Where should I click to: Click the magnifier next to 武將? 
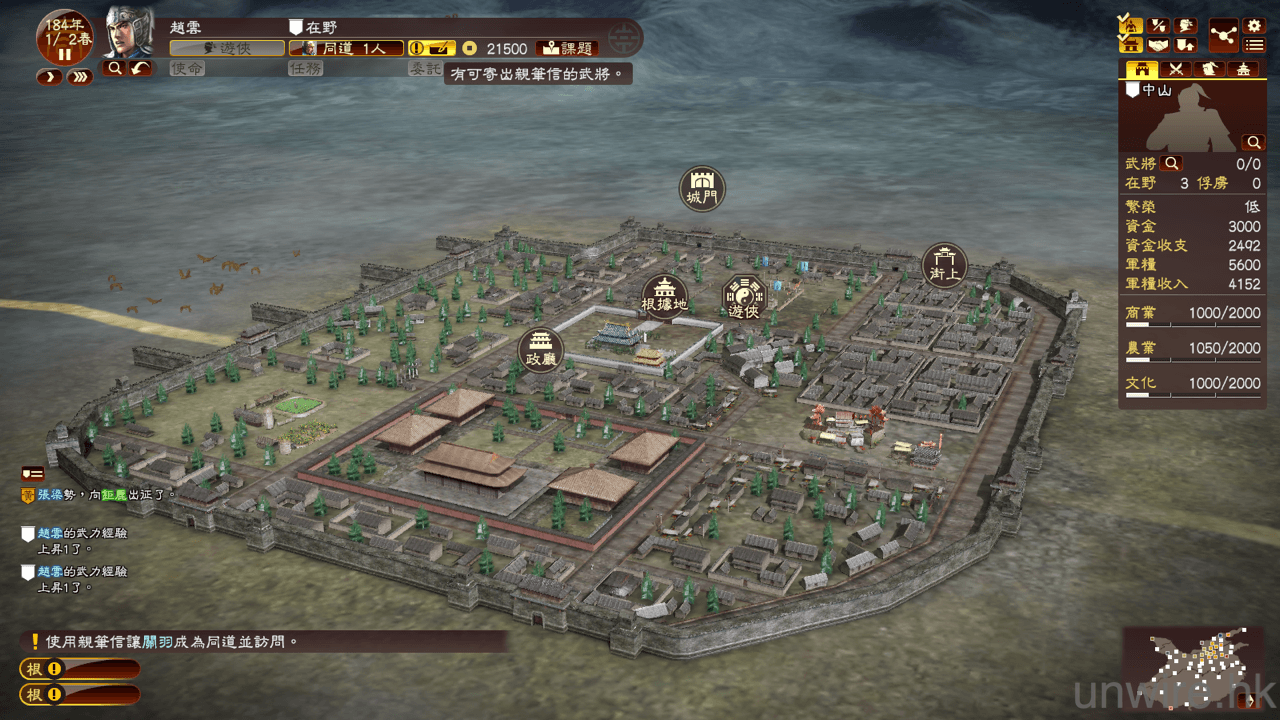pos(1171,164)
